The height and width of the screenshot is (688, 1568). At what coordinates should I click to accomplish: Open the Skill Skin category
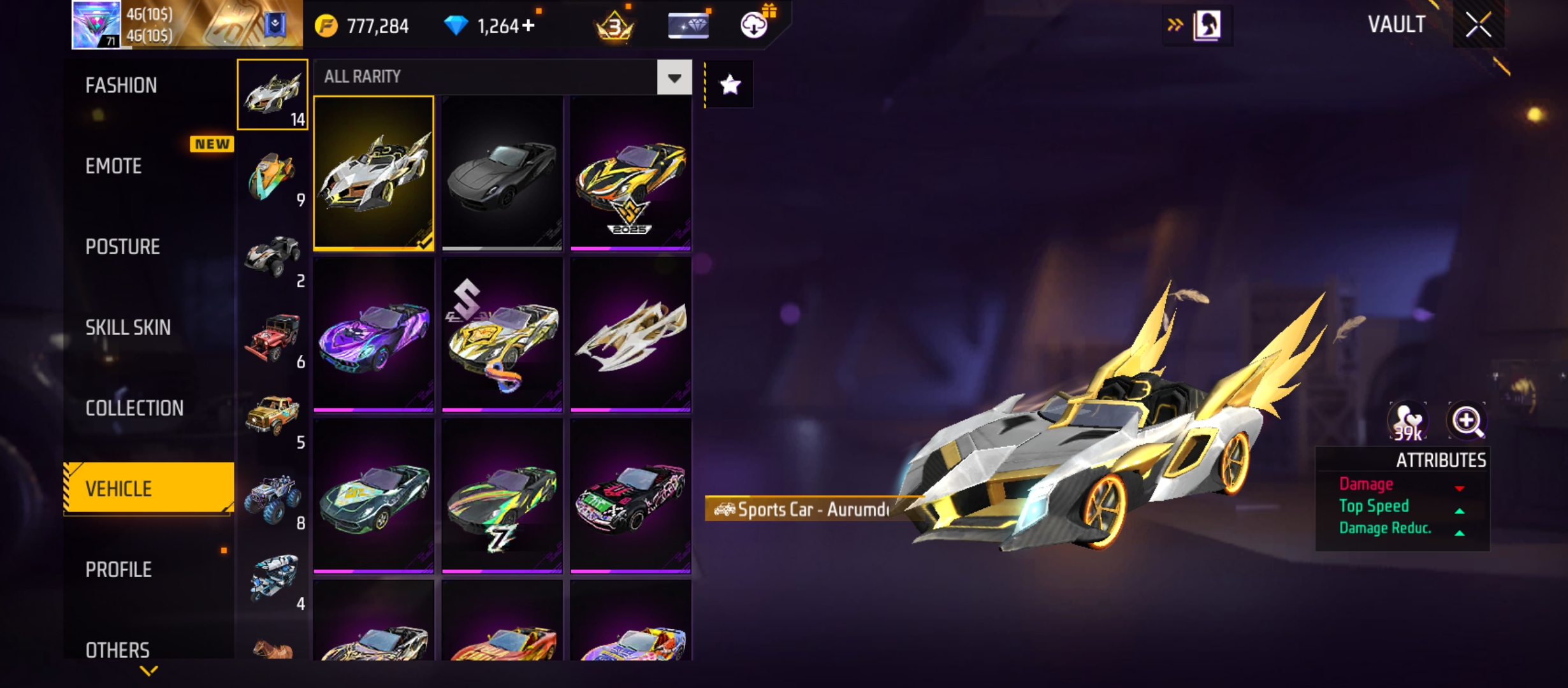point(127,327)
